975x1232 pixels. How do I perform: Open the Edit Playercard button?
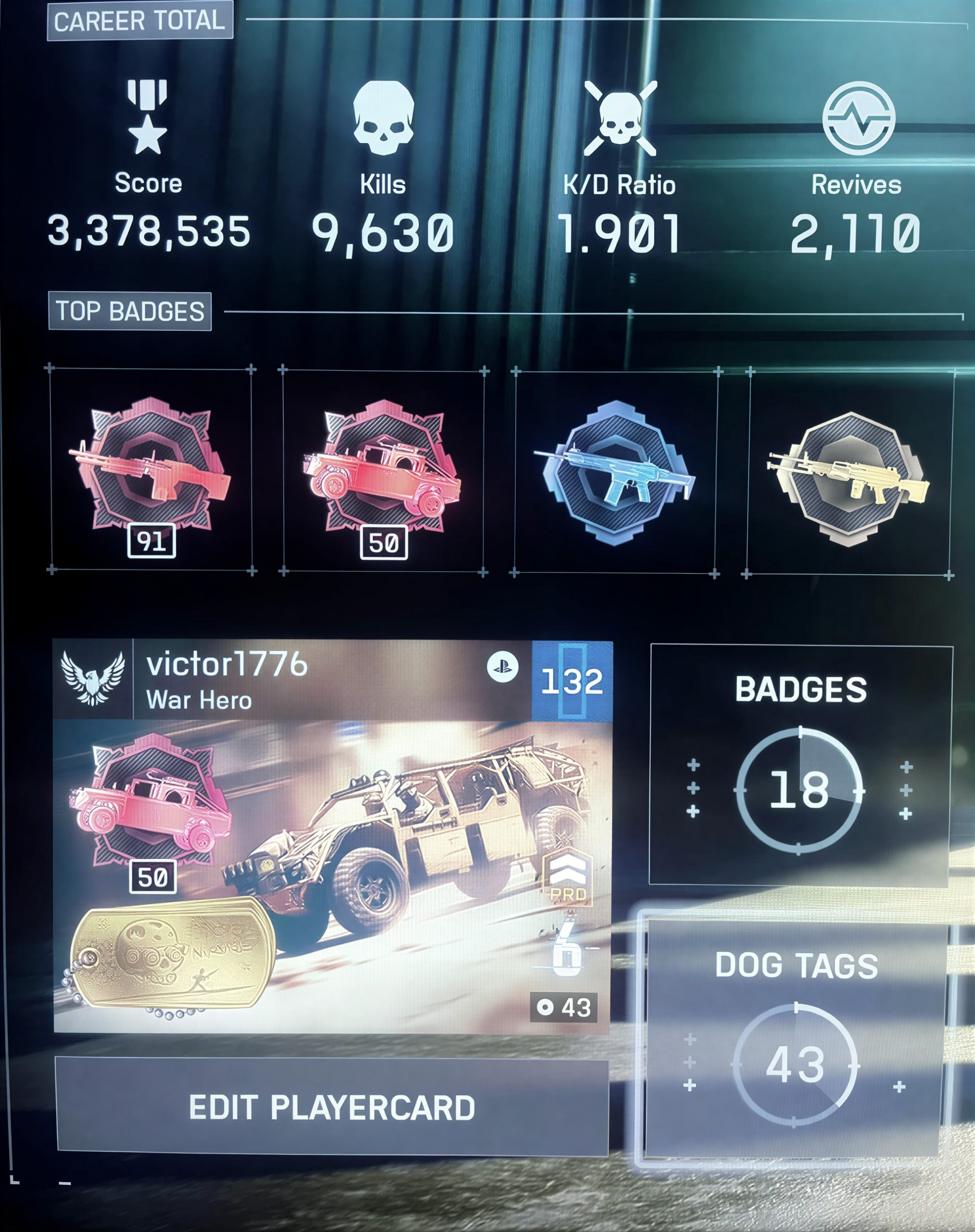(332, 1107)
